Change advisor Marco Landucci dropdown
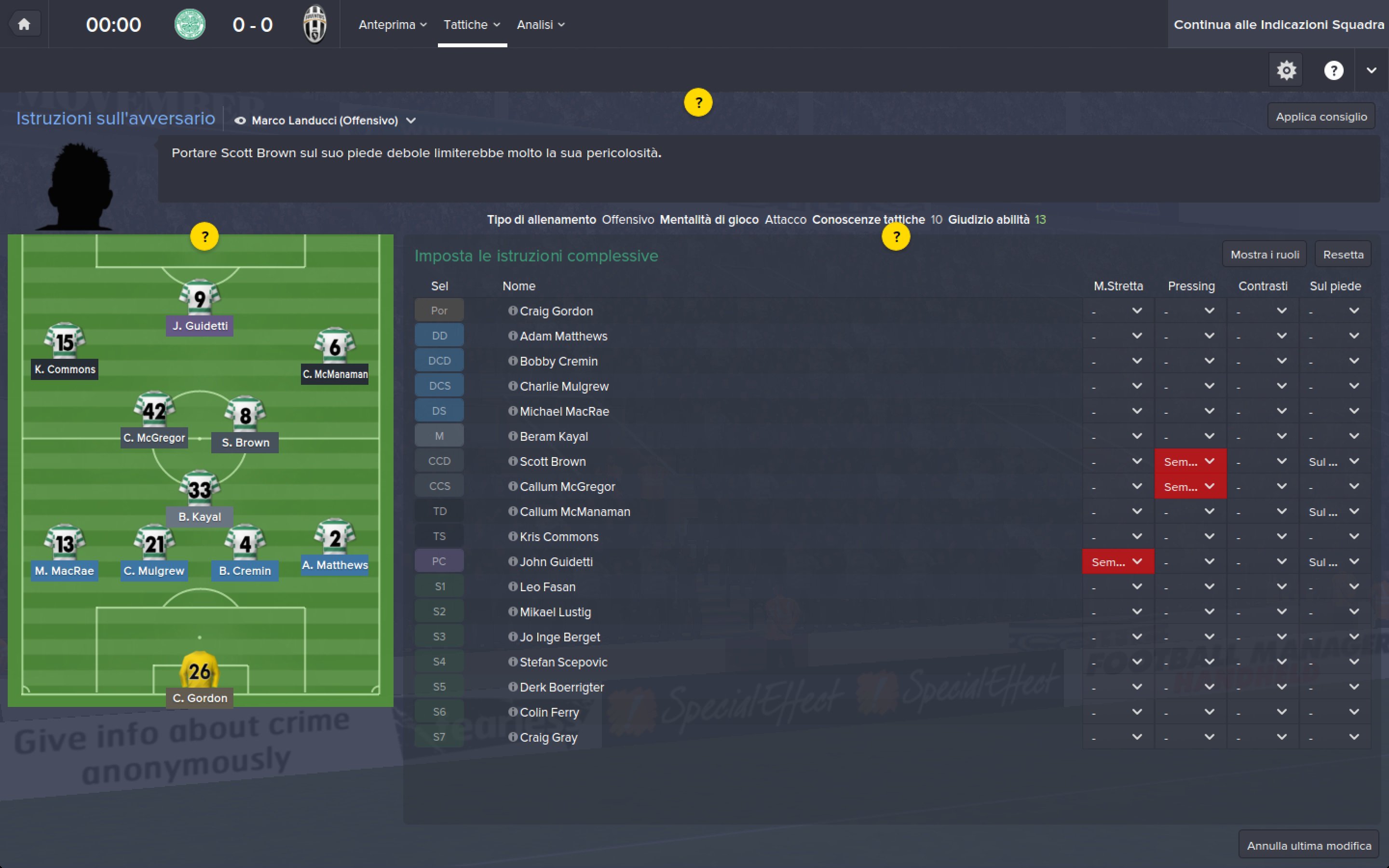The image size is (1389, 868). 326,121
